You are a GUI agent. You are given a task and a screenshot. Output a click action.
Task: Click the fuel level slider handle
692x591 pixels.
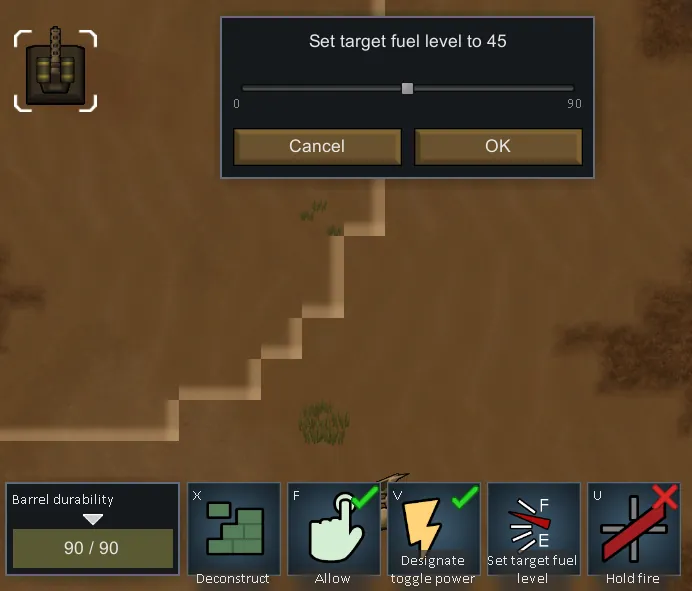click(x=407, y=88)
